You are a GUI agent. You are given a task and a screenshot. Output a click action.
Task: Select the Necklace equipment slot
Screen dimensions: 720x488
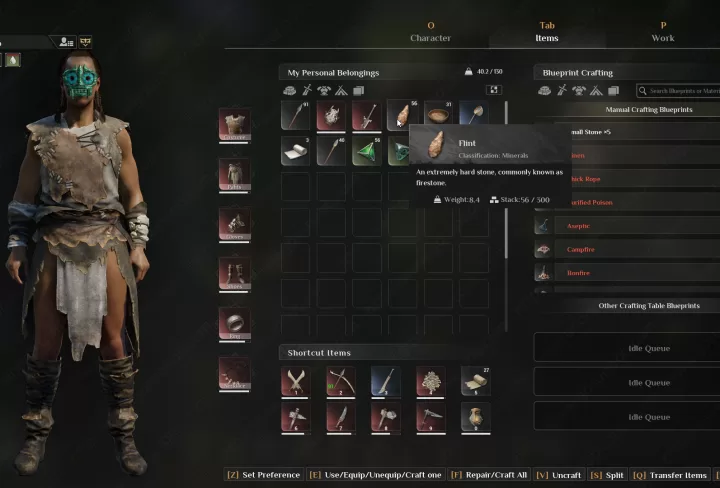click(x=235, y=373)
